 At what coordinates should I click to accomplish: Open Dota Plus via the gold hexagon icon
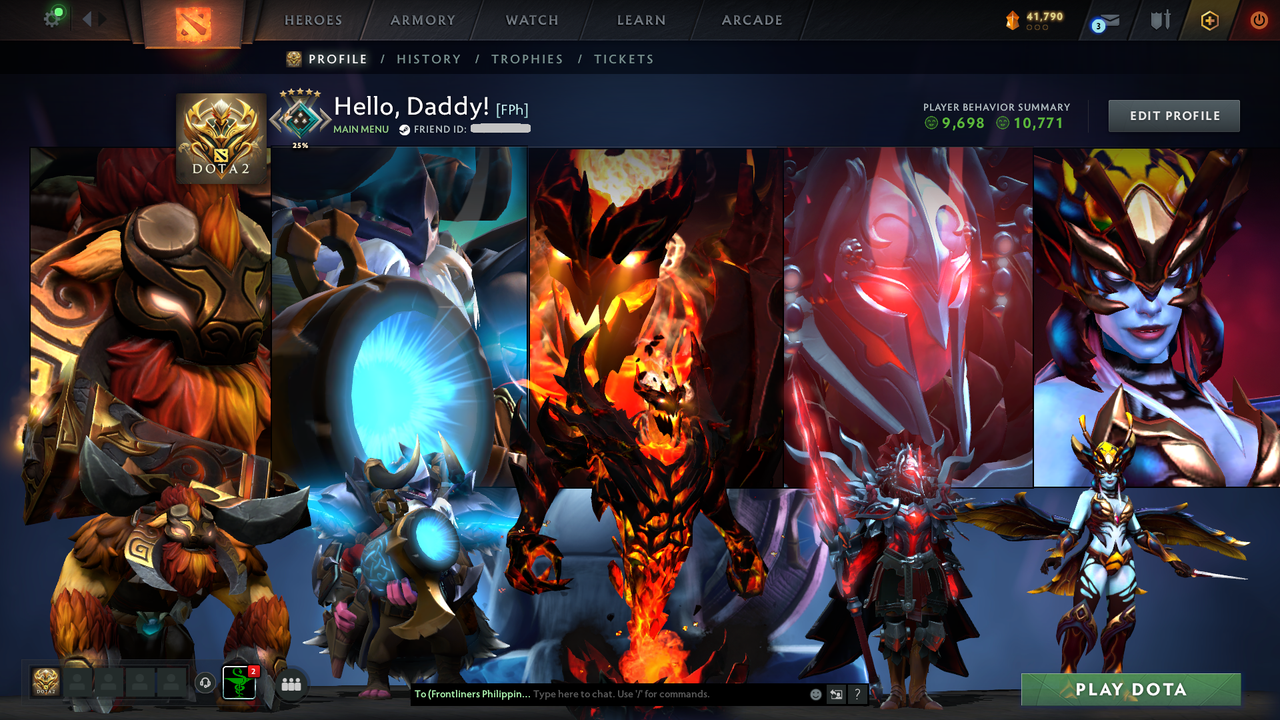pyautogui.click(x=1209, y=18)
